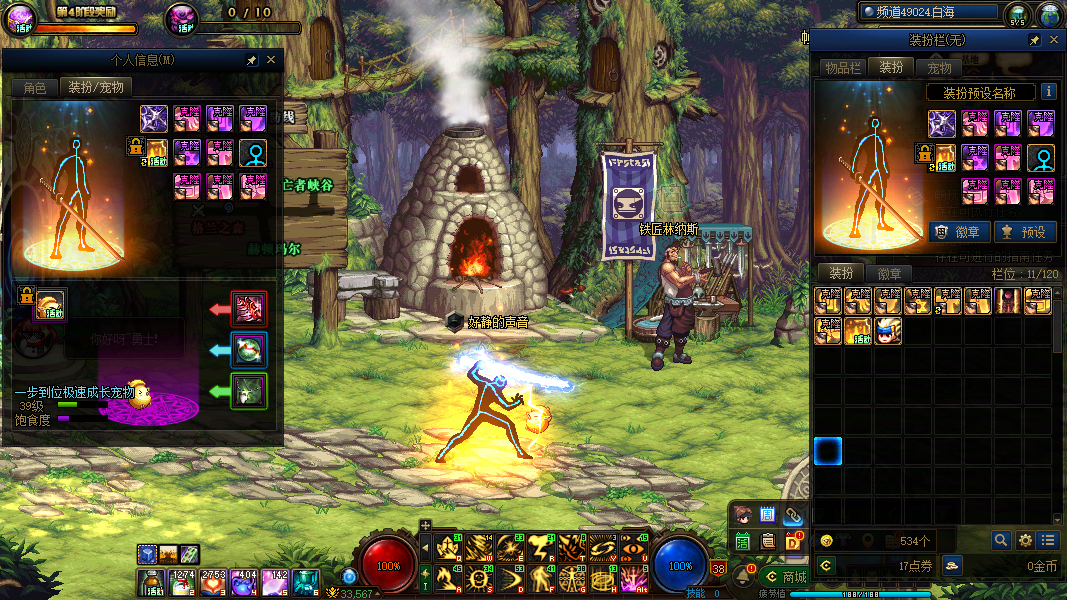Close the personal info (个人信息) window
Screen dimensions: 1067x600
tap(271, 60)
